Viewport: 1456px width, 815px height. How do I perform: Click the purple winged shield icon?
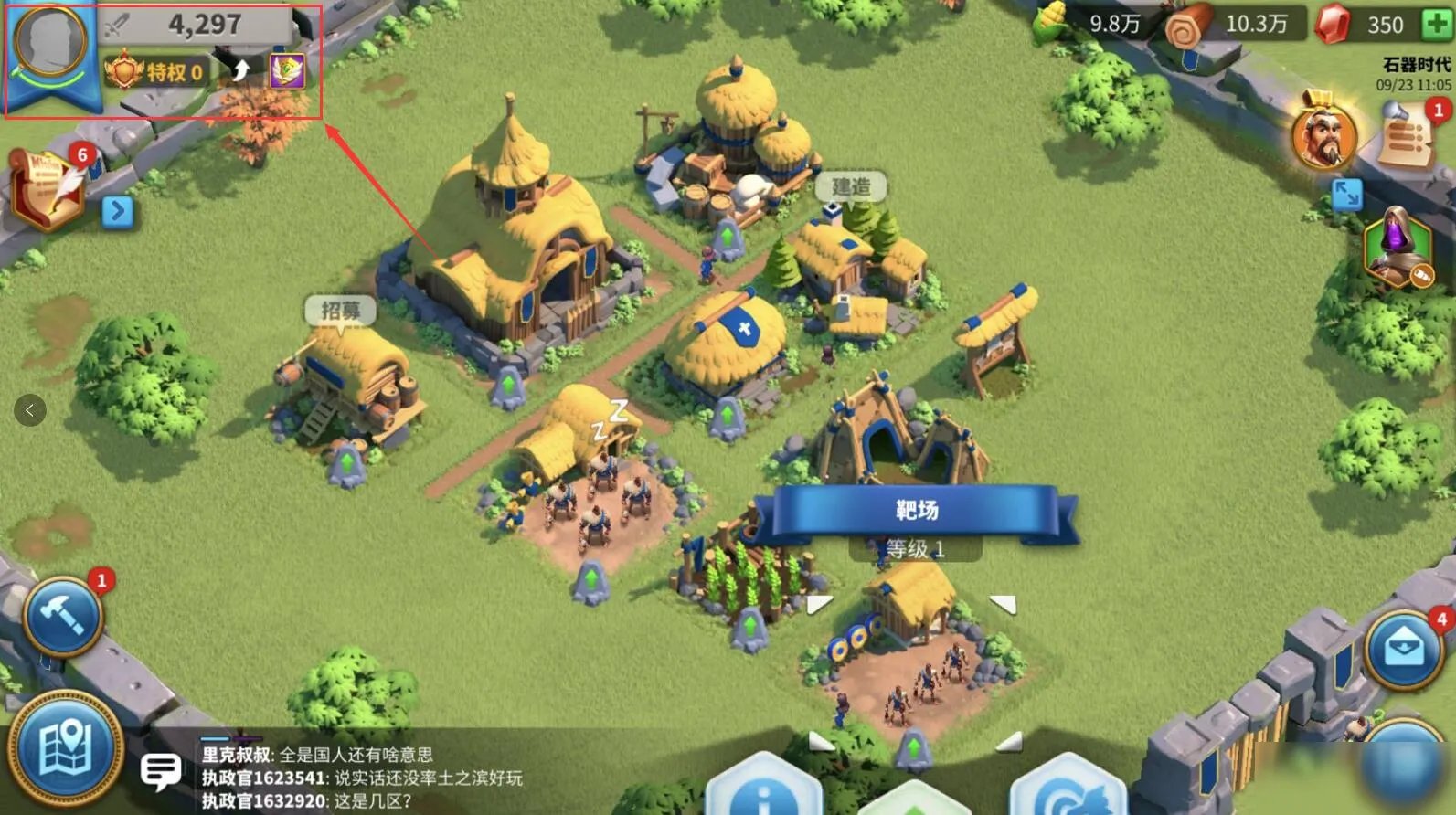[x=286, y=70]
